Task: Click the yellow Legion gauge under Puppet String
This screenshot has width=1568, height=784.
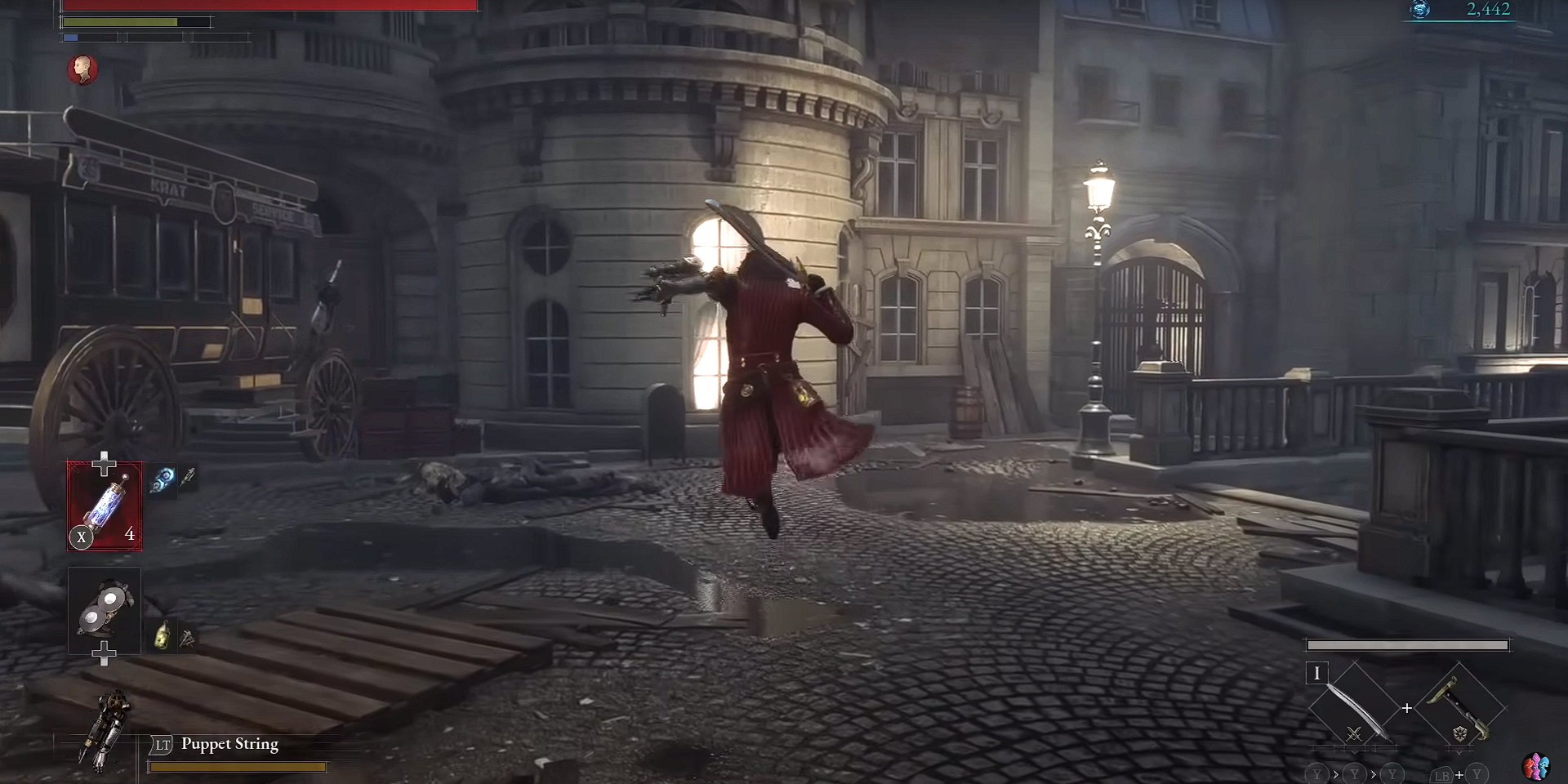Action: click(237, 766)
